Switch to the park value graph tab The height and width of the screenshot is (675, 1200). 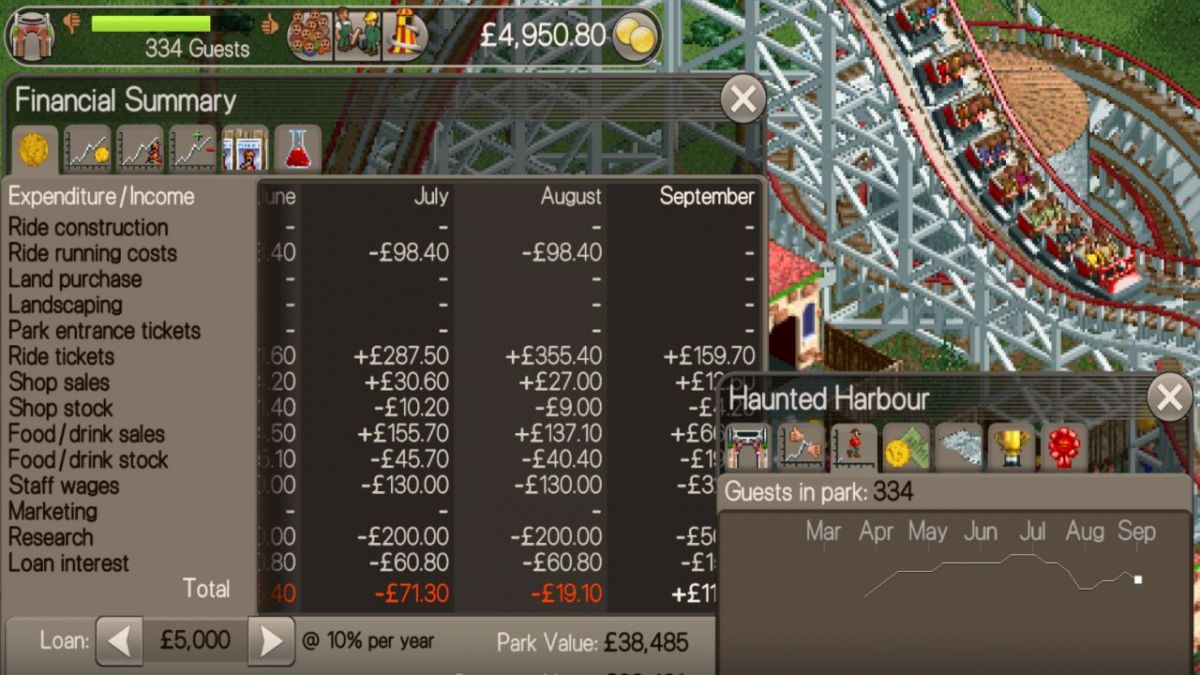[x=140, y=150]
